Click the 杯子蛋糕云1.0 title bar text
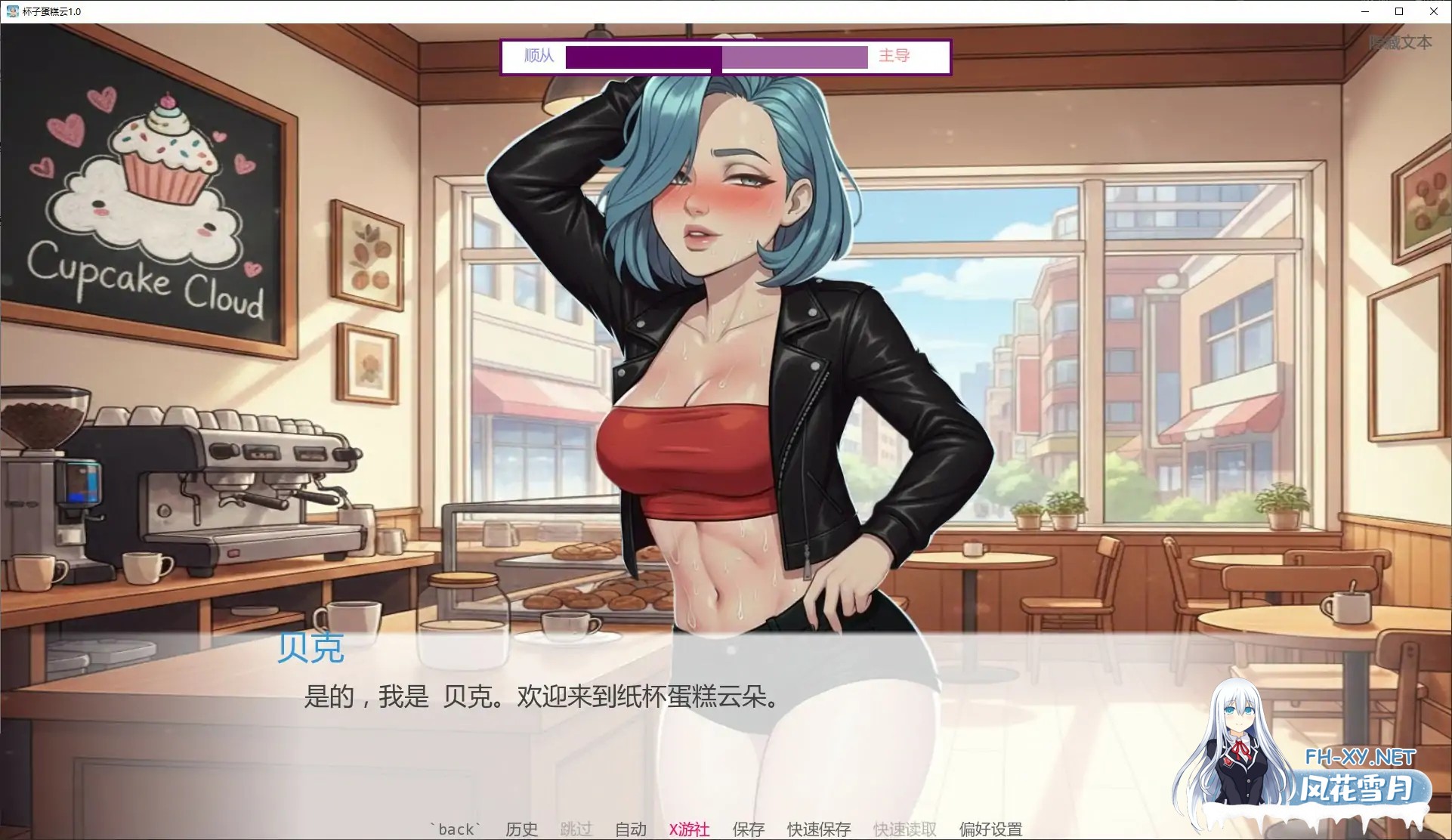This screenshot has width=1452, height=840. coord(50,11)
